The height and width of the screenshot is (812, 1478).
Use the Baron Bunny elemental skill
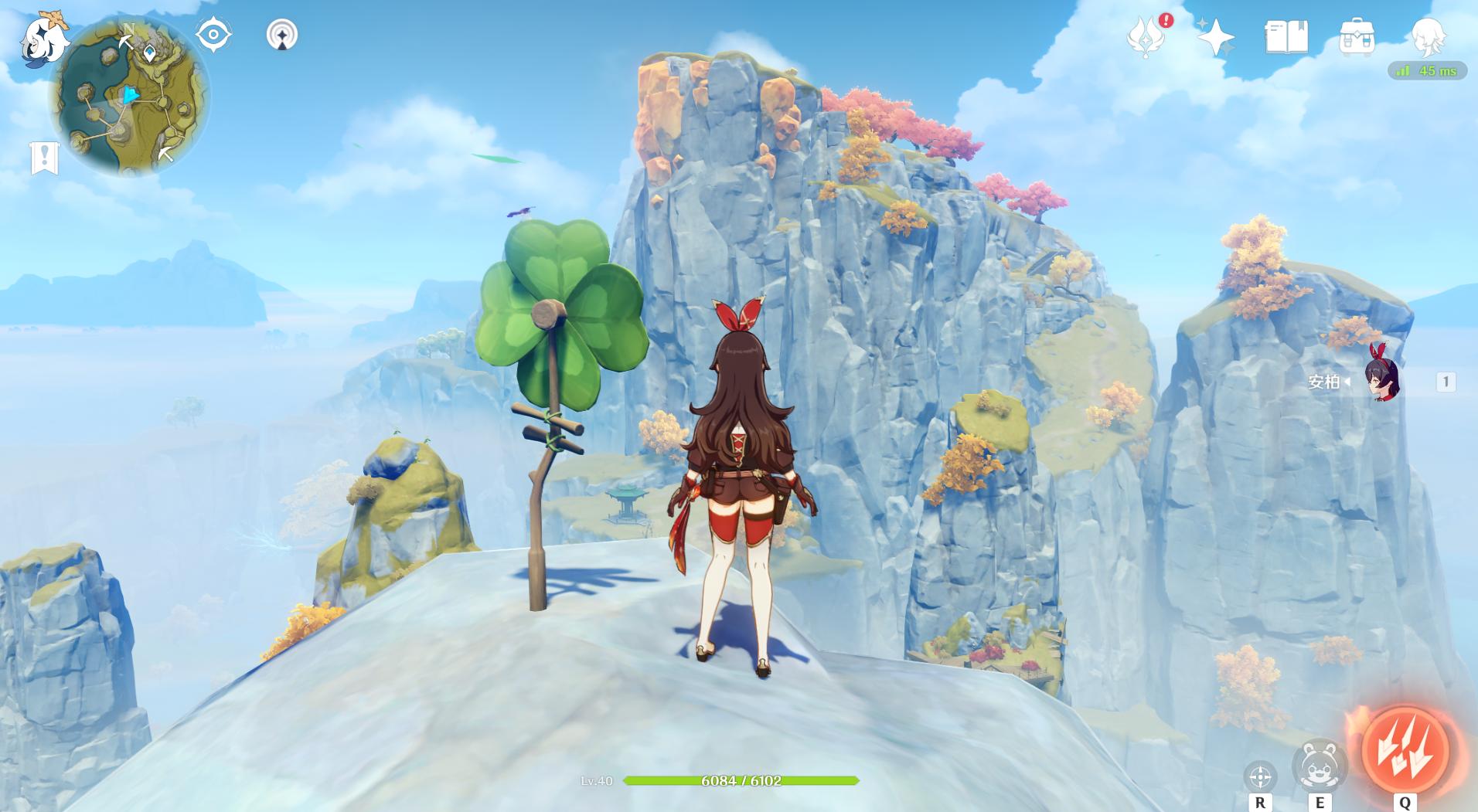[x=1319, y=766]
